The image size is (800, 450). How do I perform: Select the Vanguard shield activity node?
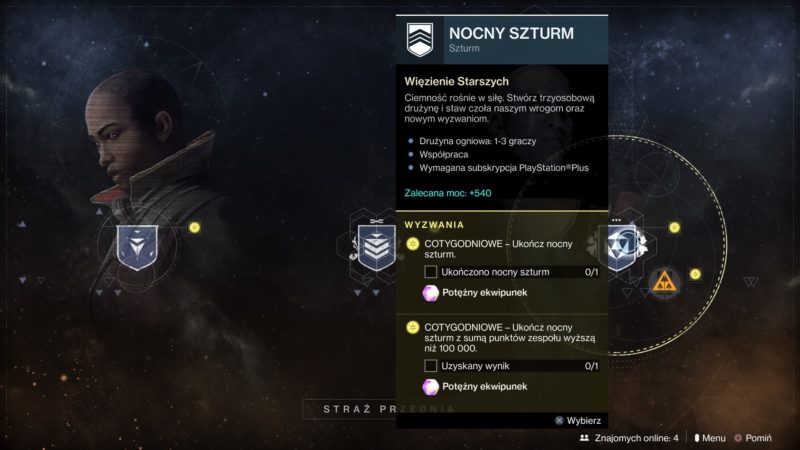pyautogui.click(x=131, y=246)
